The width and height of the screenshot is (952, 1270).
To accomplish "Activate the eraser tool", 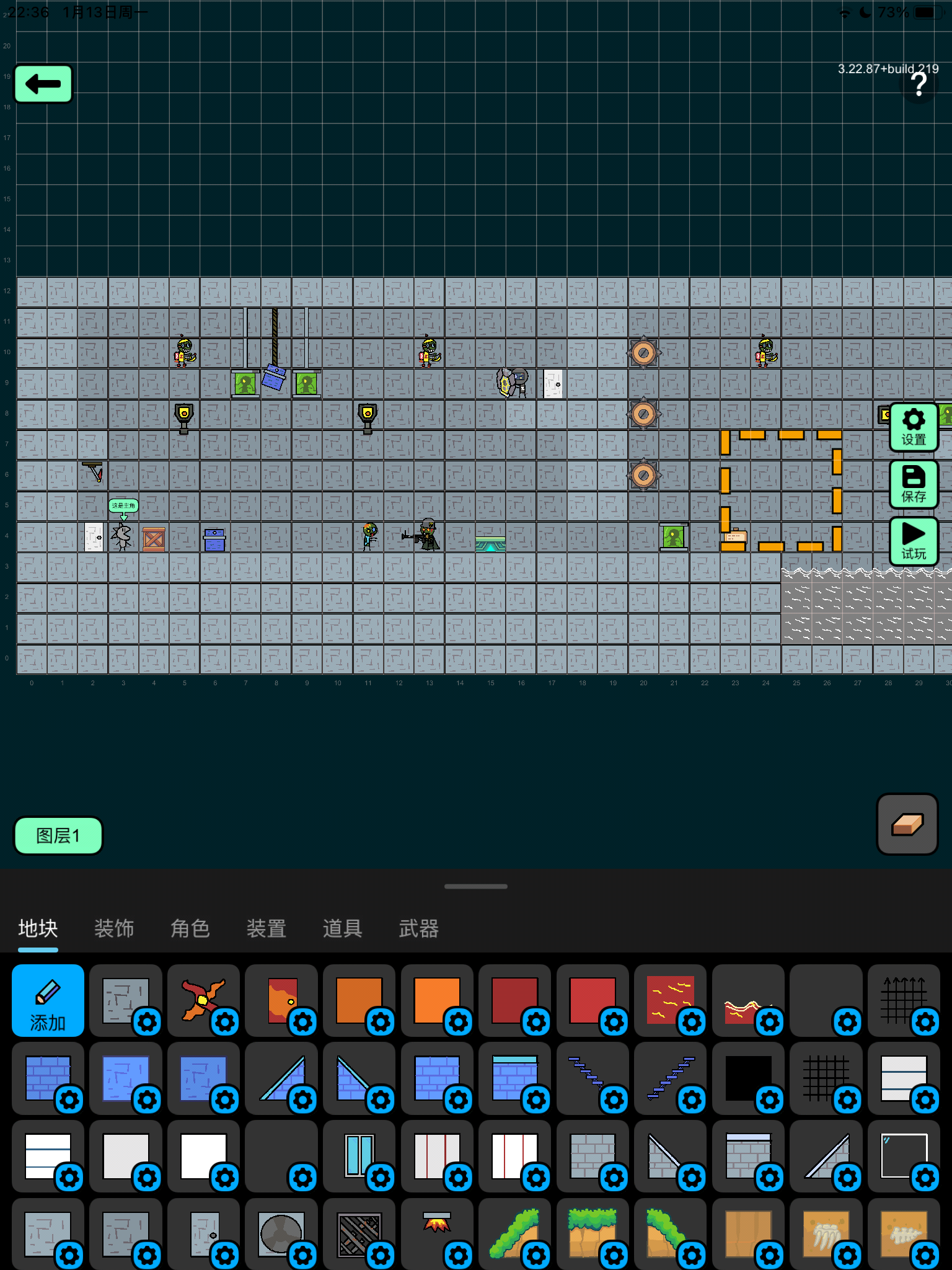I will click(x=907, y=824).
